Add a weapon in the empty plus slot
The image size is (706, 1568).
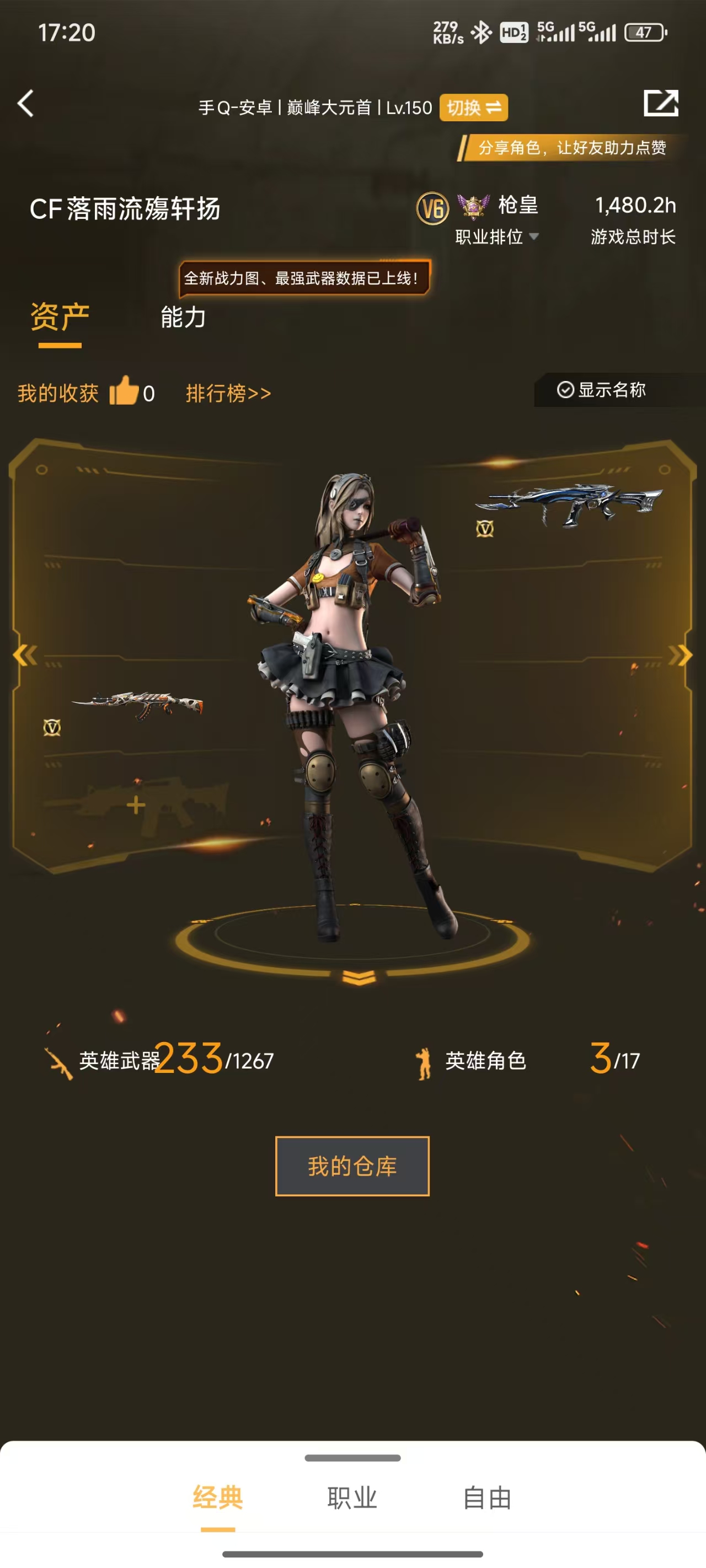136,806
